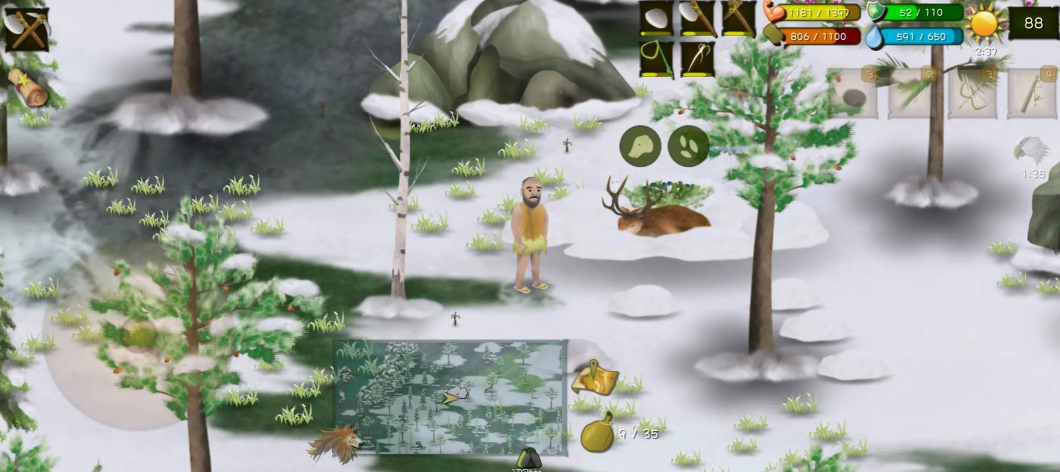Open the green tent icon
Image resolution: width=1060 pixels, height=472 pixels.
coord(529,460)
